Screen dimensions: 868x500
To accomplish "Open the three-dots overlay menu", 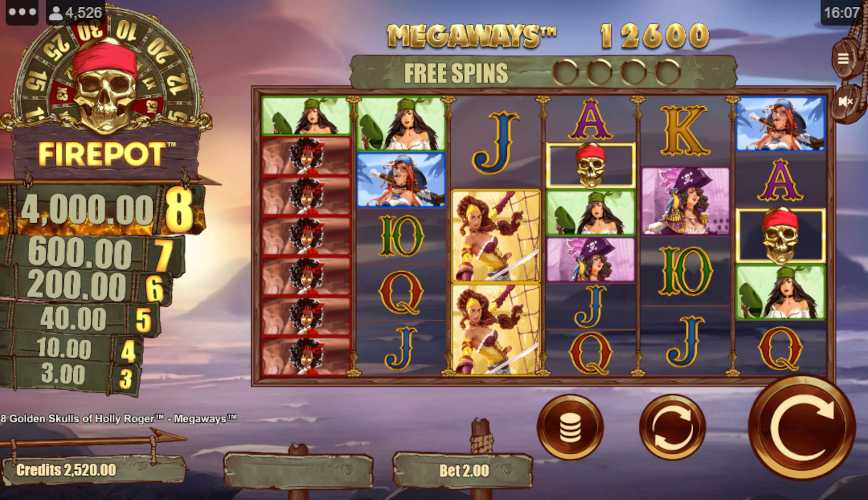I will pyautogui.click(x=21, y=13).
